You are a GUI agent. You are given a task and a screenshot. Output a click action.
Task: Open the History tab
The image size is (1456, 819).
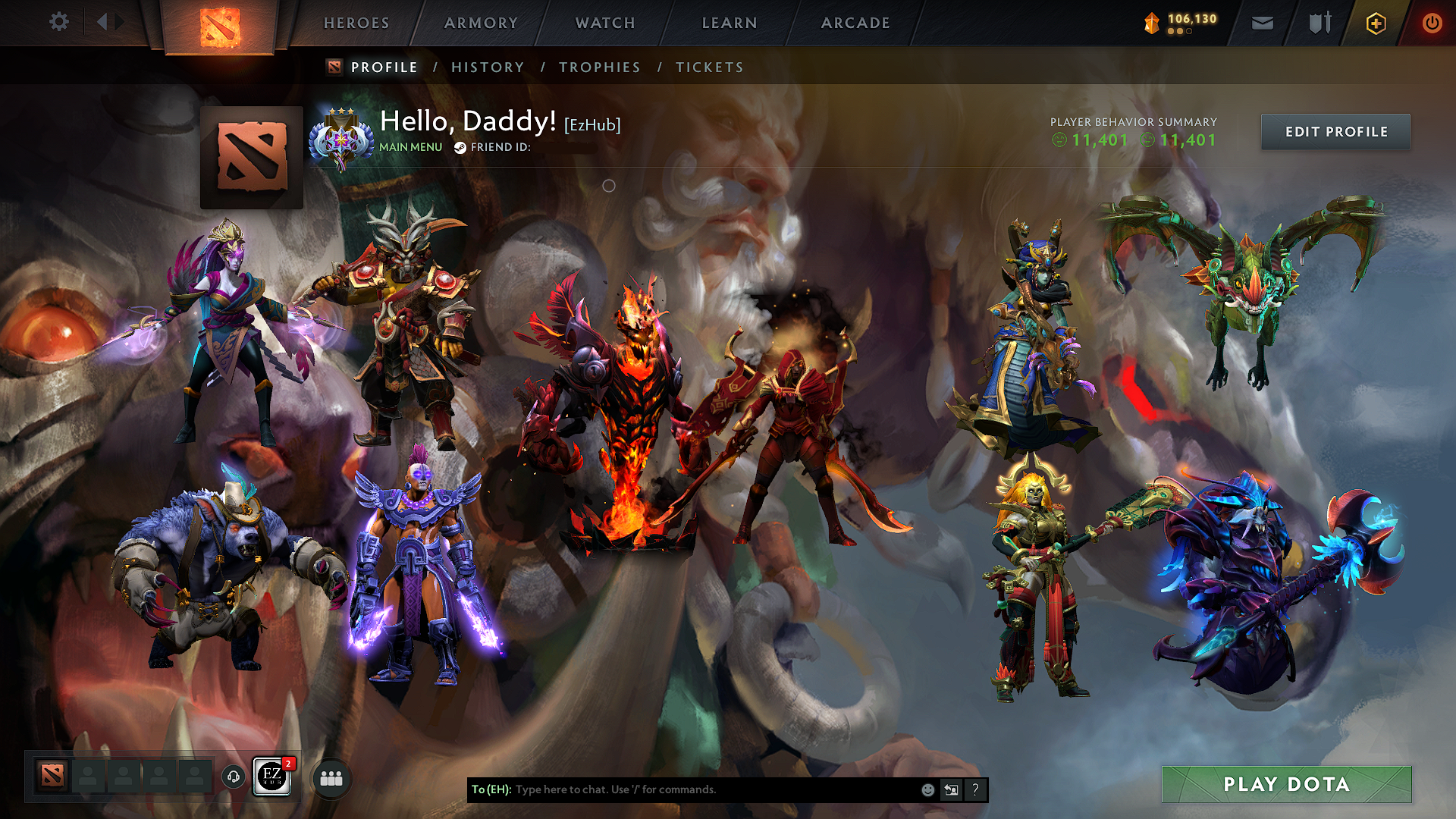[x=488, y=67]
